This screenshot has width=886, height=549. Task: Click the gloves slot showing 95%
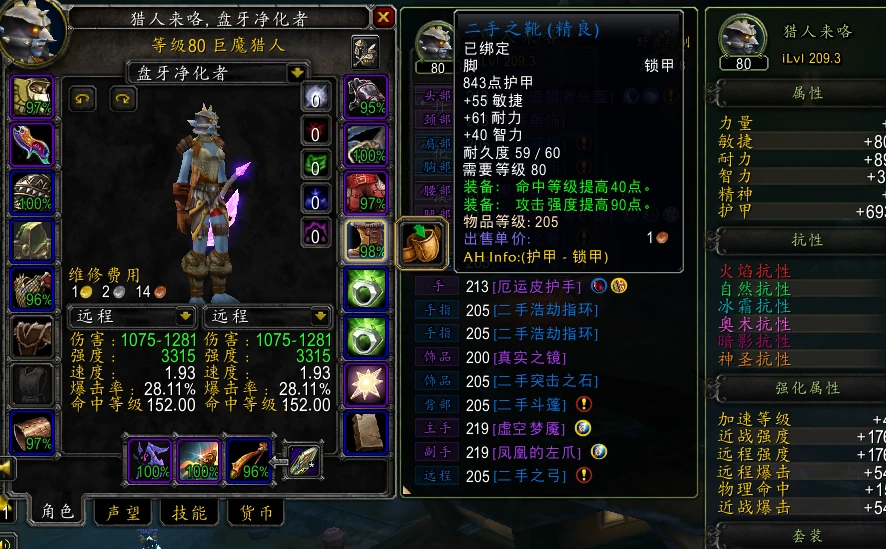click(x=366, y=96)
